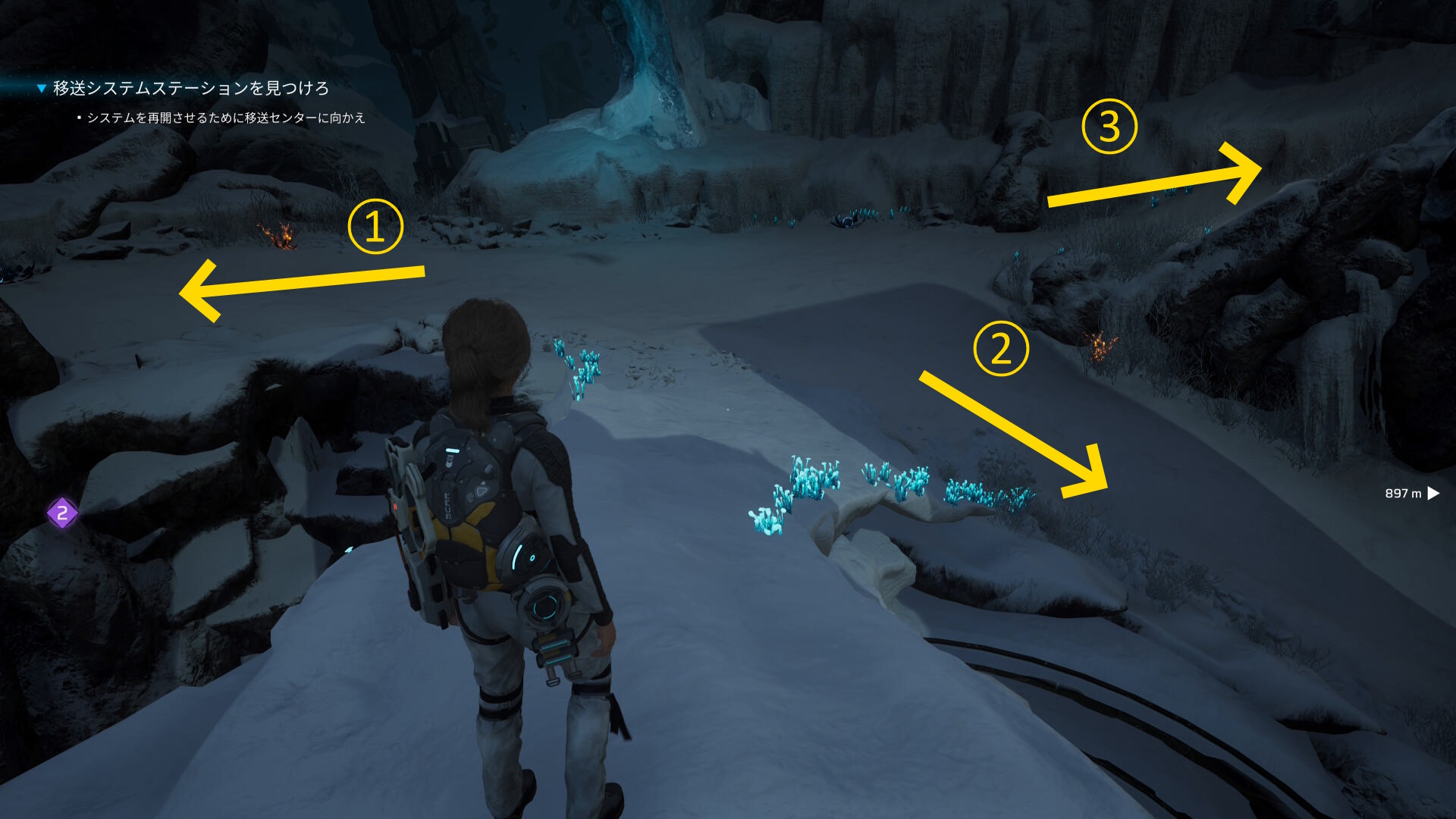Select the 移送システムステーションを見つけろ objective title
The width and height of the screenshot is (1456, 819).
190,89
